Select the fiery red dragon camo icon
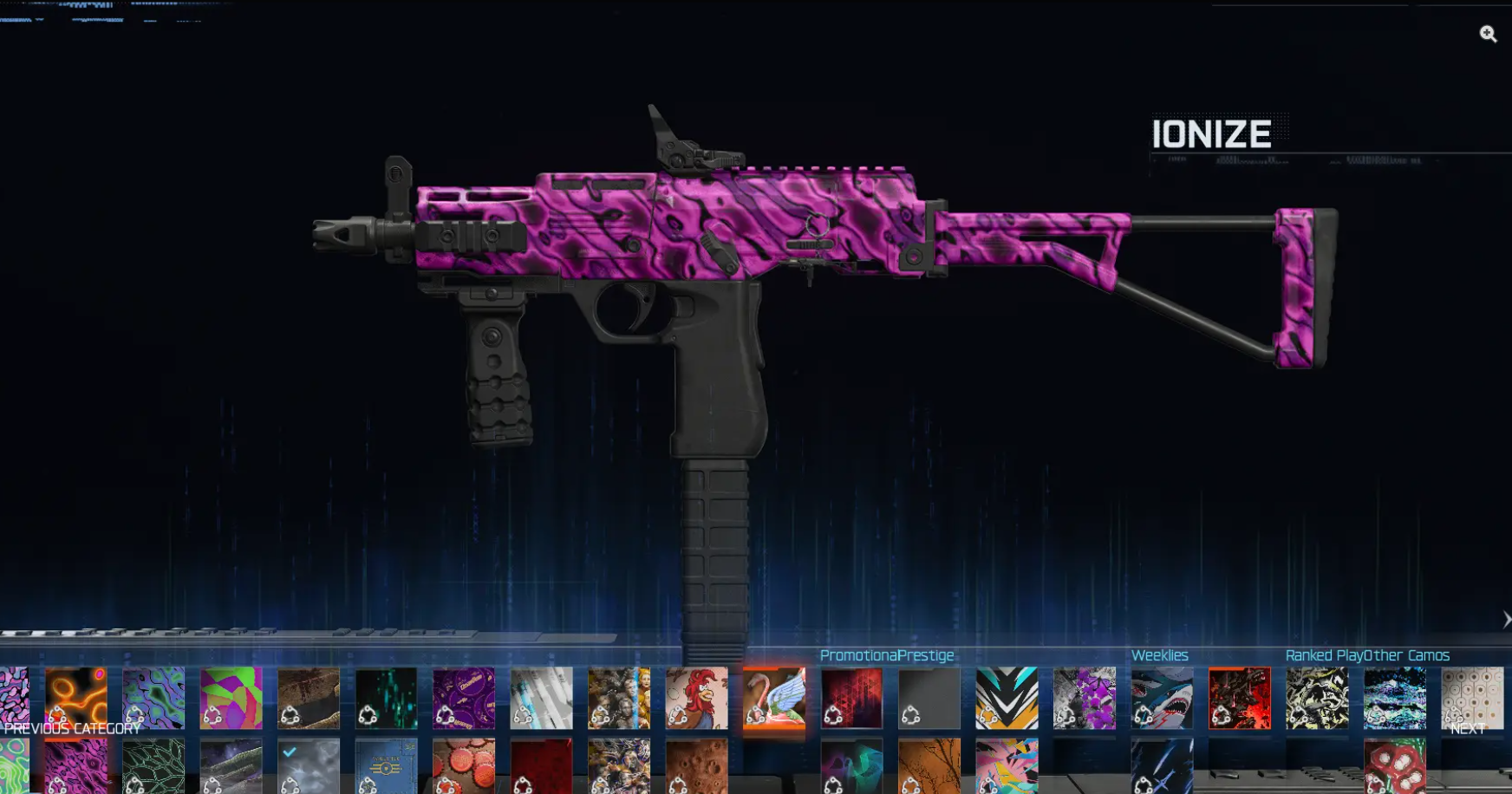The height and width of the screenshot is (794, 1512). click(x=1240, y=698)
